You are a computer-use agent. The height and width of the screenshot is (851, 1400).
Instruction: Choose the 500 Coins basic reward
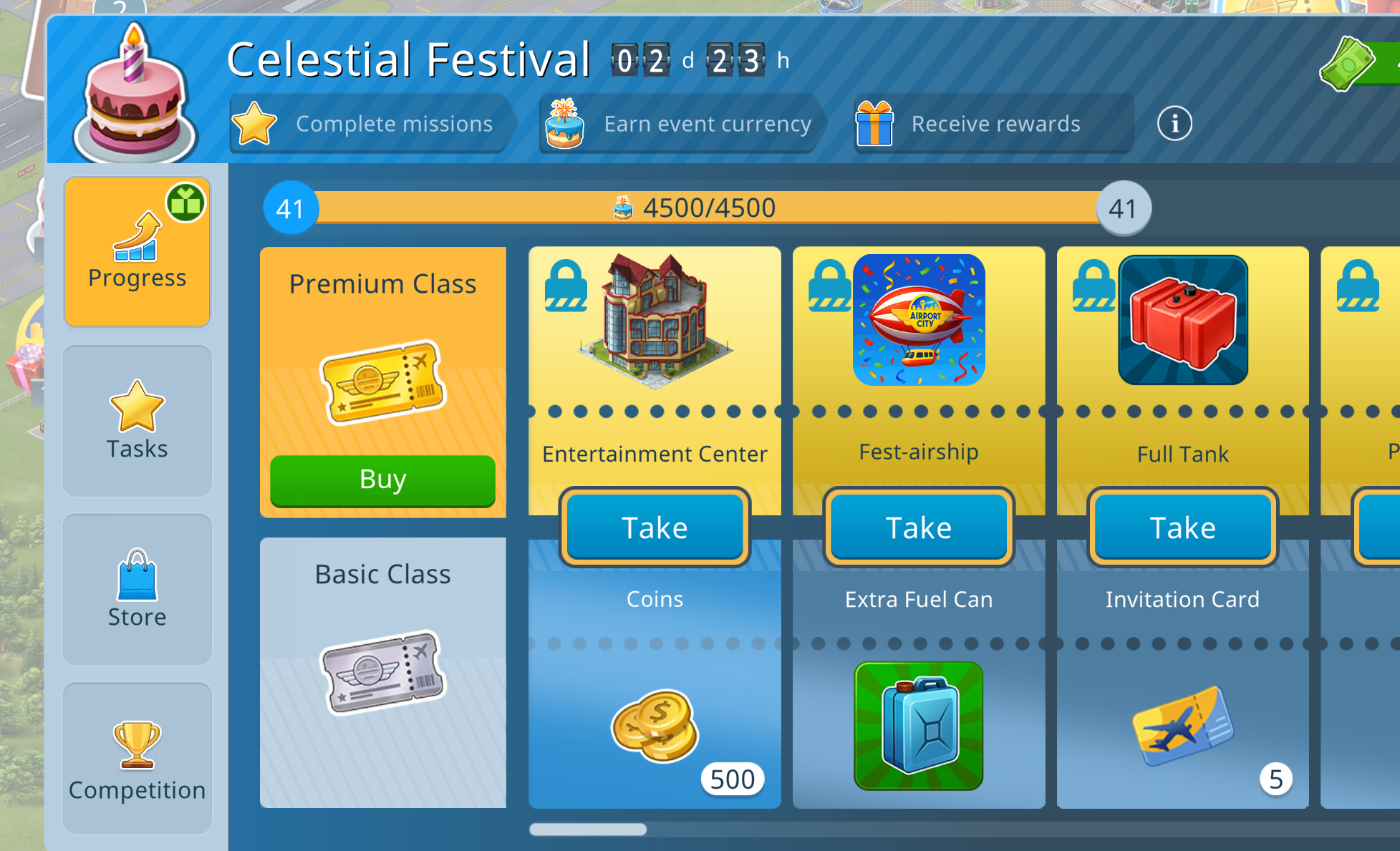pyautogui.click(x=655, y=726)
